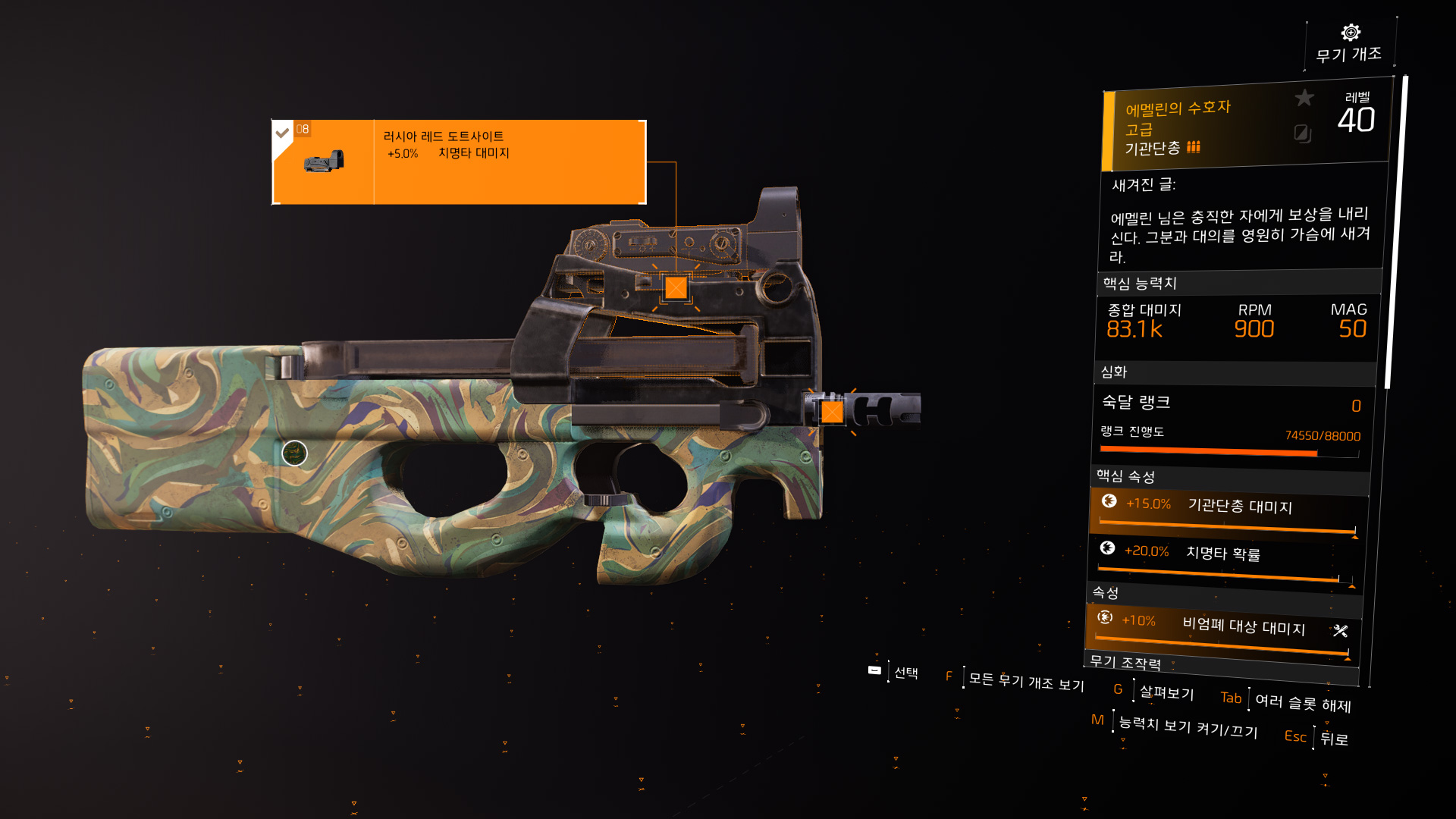Click the recalibration tools icon on the attribute
Image resolution: width=1456 pixels, height=819 pixels.
point(1341,631)
